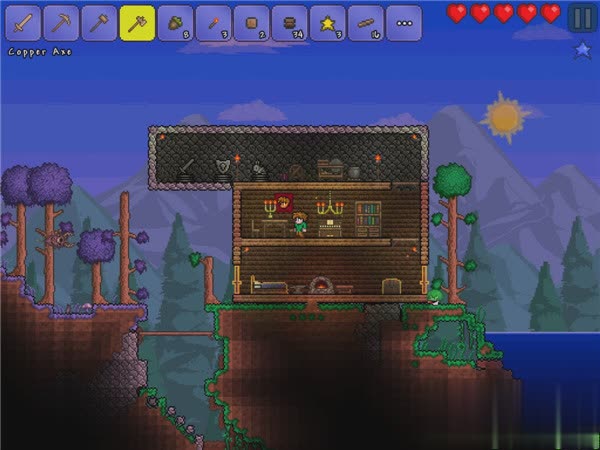Pause the game
The width and height of the screenshot is (600, 450).
pos(581,17)
